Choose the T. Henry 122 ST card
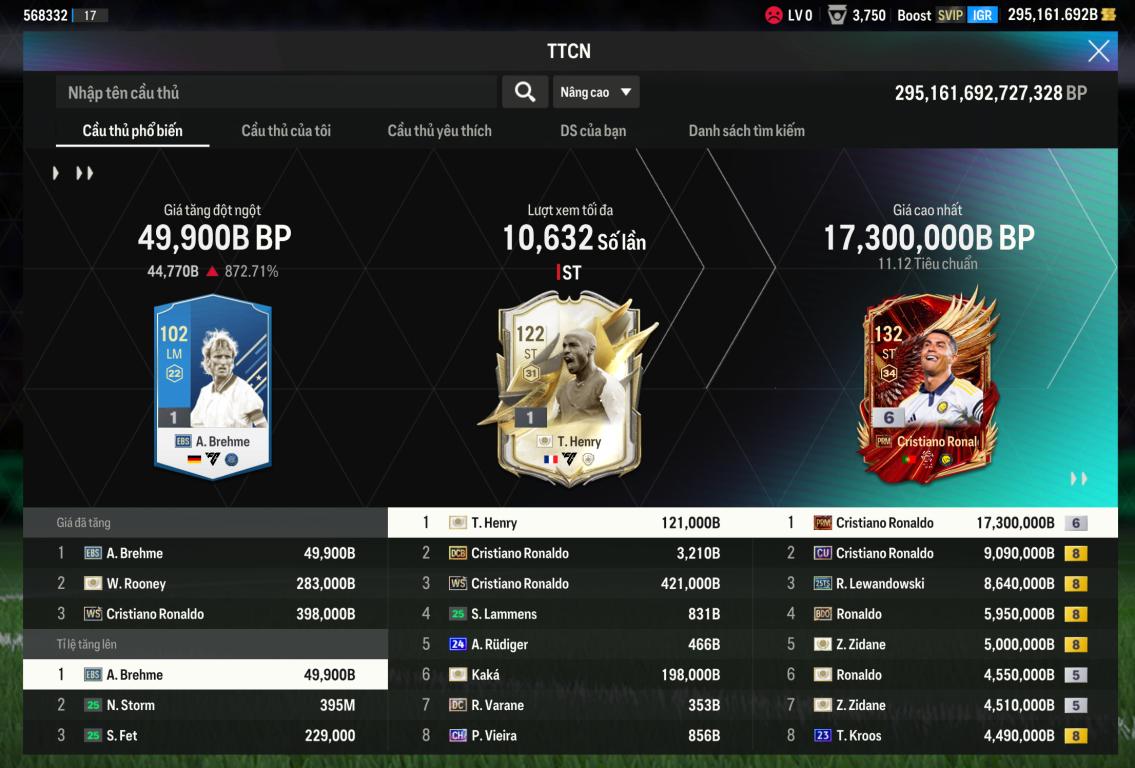 [x=567, y=385]
